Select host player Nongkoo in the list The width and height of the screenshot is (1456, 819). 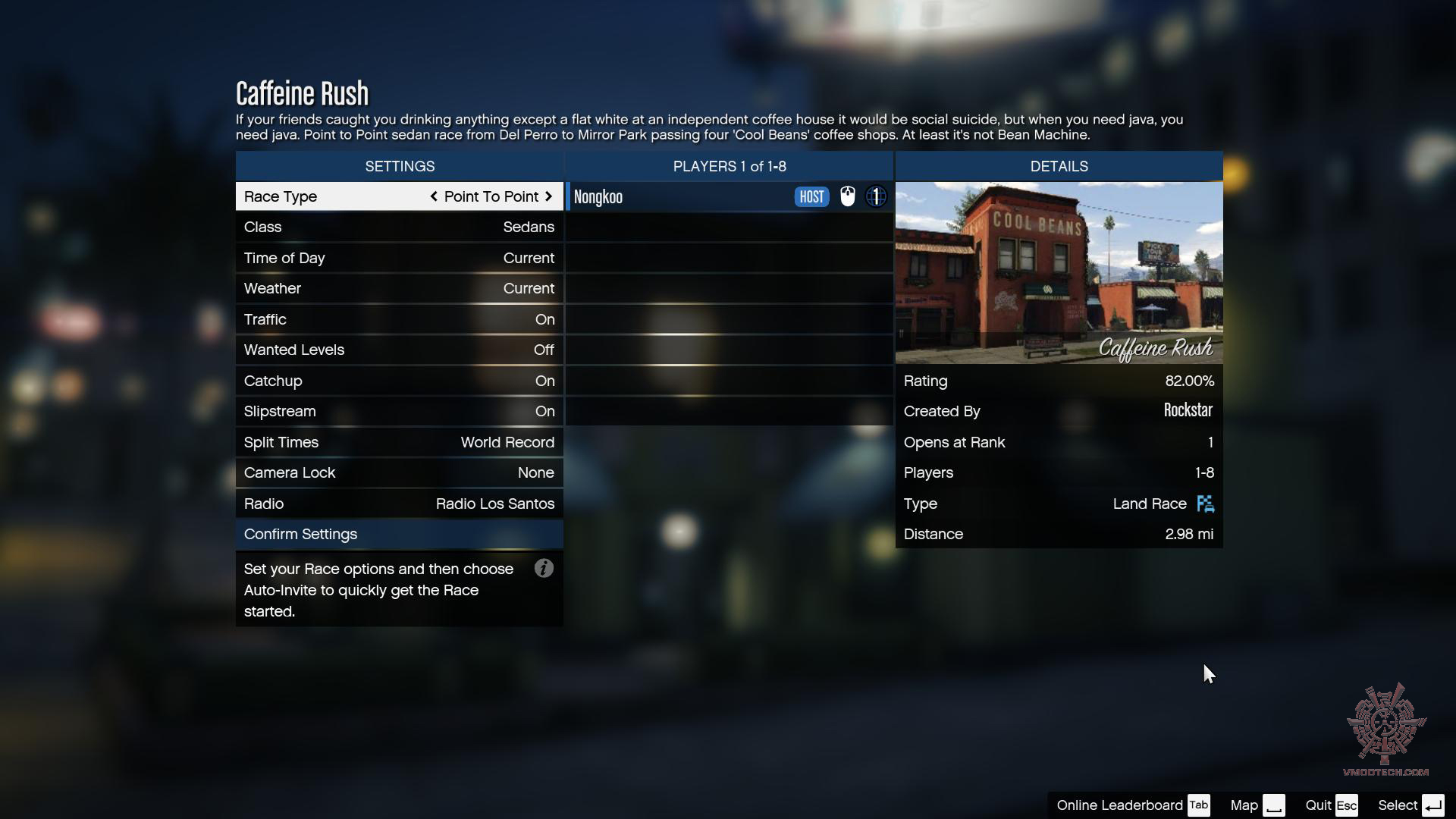pos(682,197)
